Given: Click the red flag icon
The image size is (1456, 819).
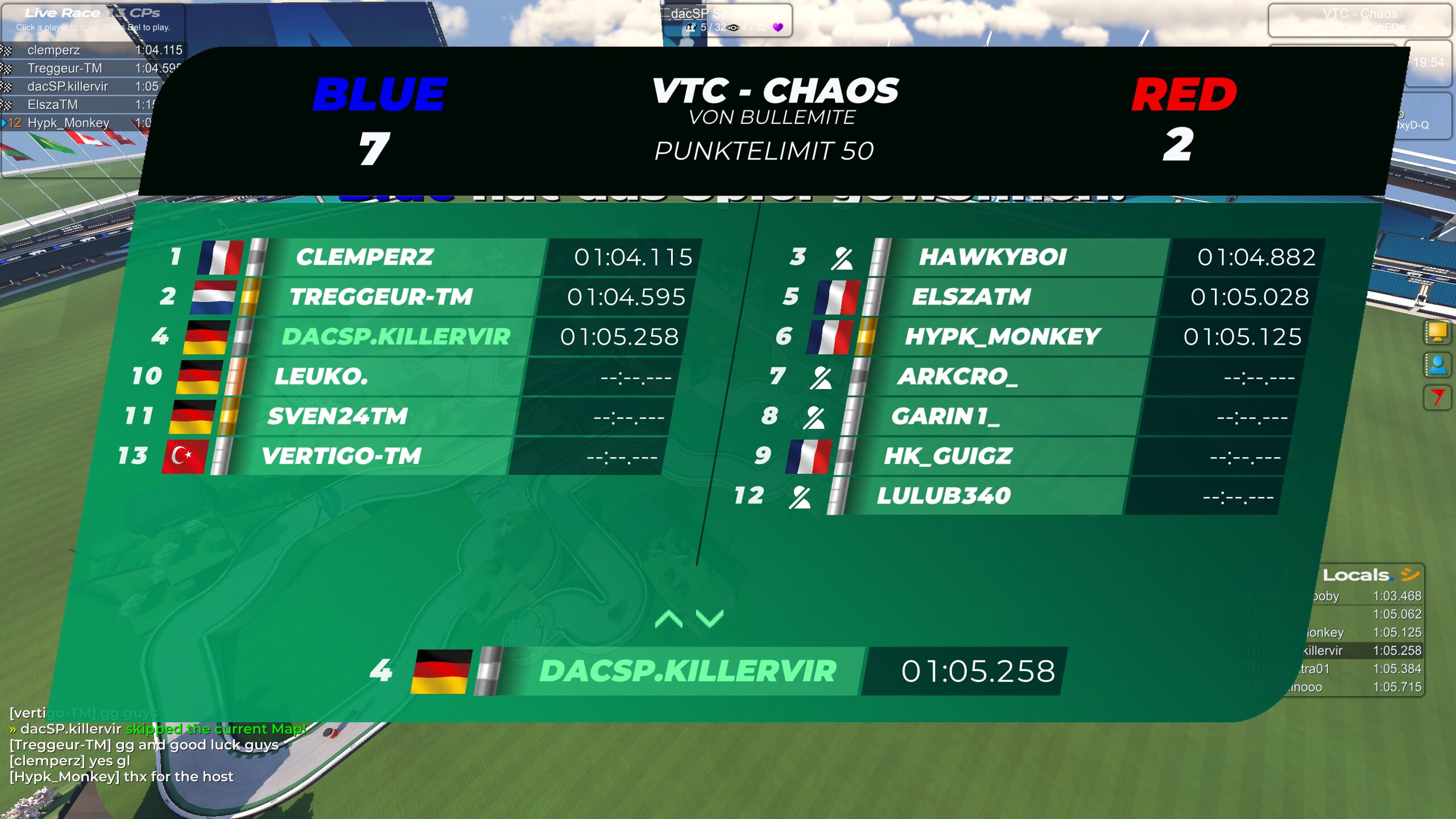Looking at the screenshot, I should [x=1437, y=396].
